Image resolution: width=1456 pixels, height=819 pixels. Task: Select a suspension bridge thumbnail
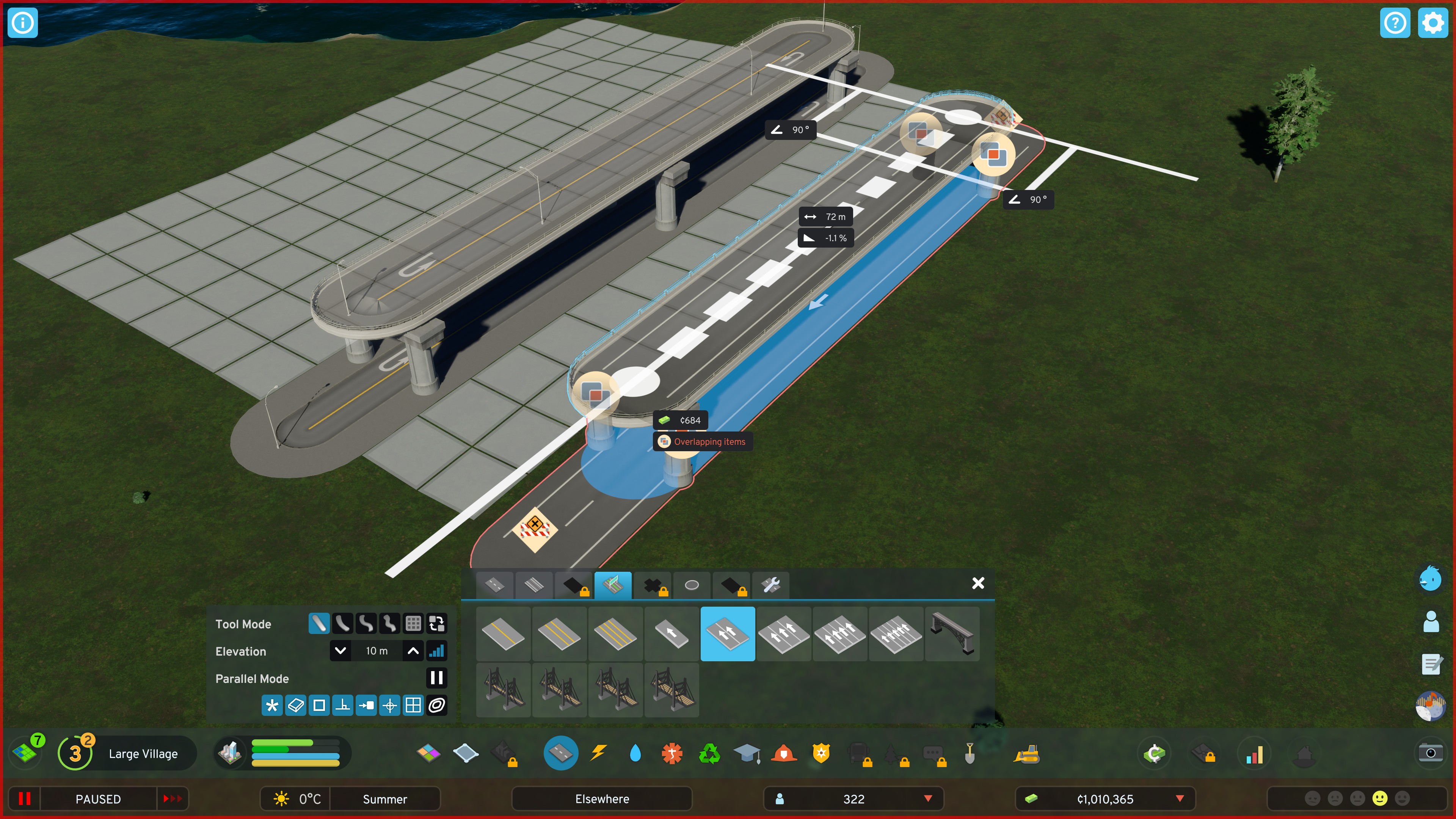[x=502, y=690]
